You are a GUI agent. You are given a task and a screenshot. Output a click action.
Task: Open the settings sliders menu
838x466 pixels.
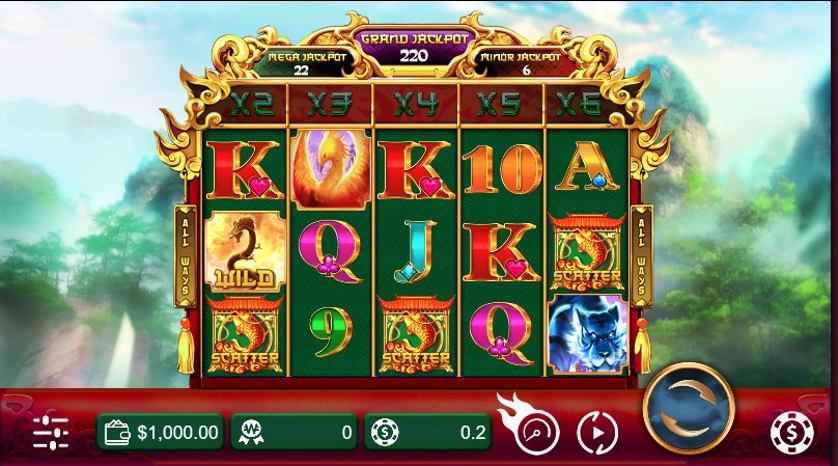(x=50, y=432)
